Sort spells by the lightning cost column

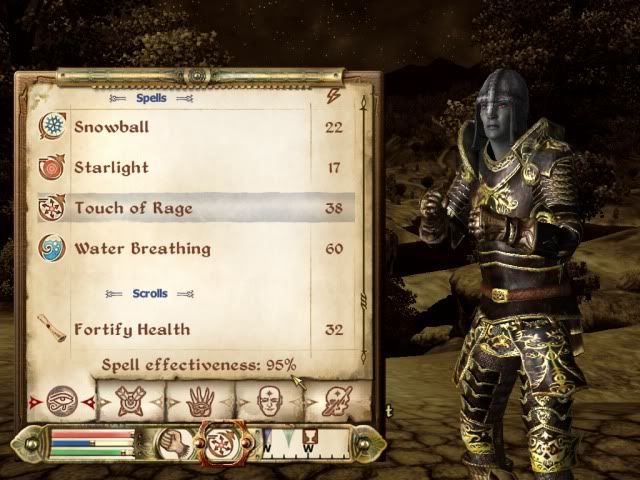333,97
